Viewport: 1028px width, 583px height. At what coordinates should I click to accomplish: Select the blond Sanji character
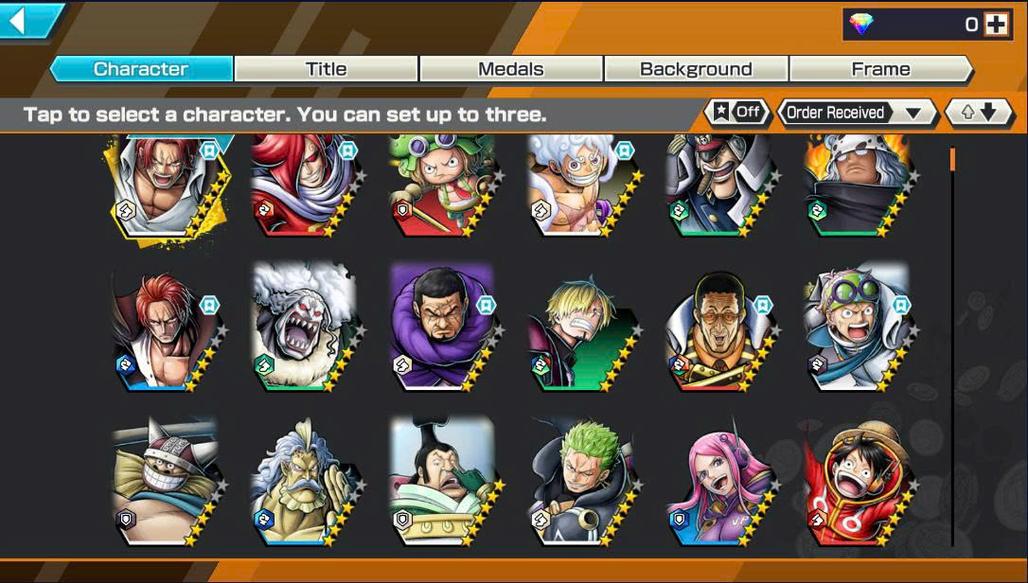click(578, 327)
